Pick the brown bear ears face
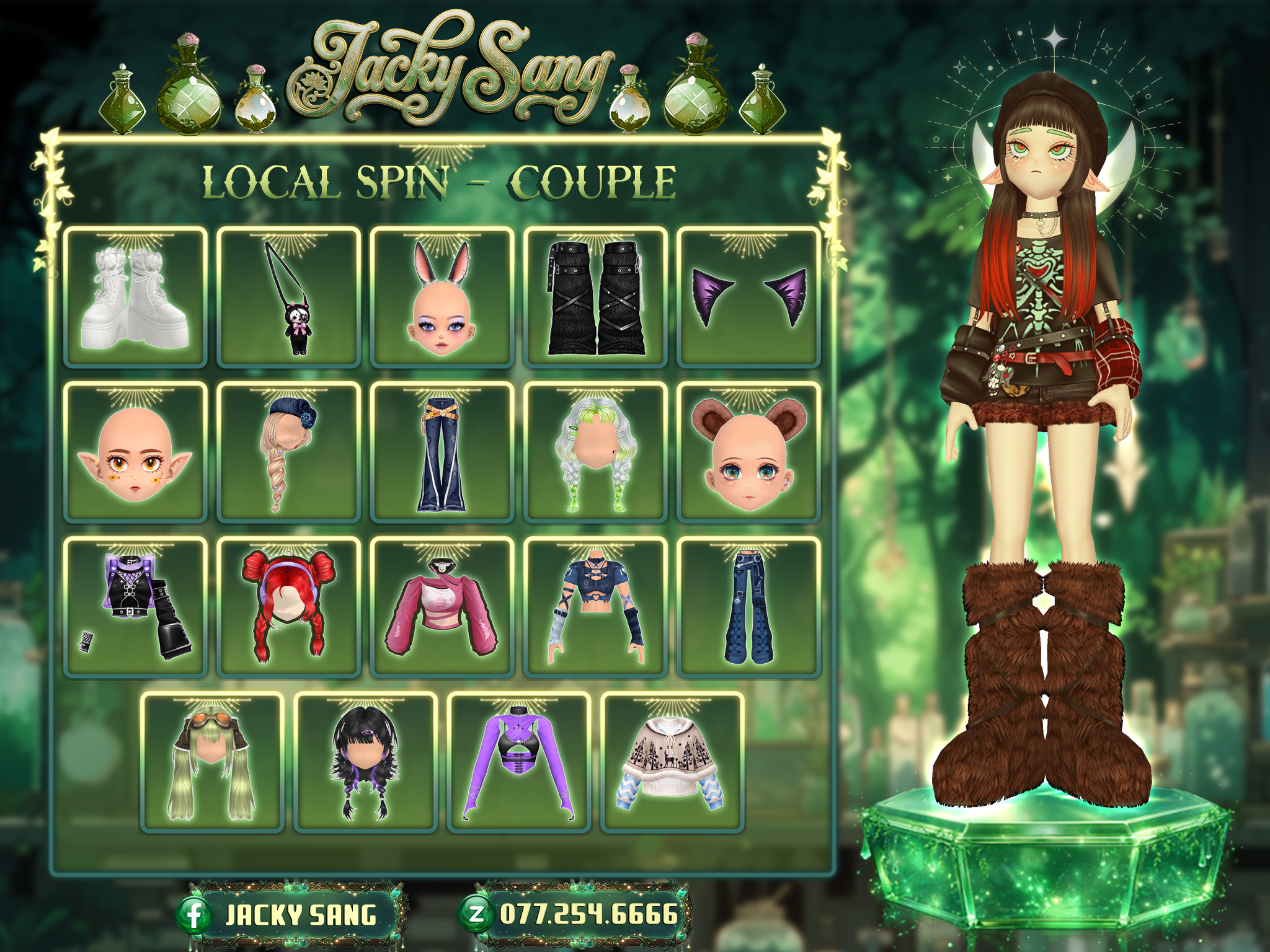The image size is (1270, 952). [748, 452]
